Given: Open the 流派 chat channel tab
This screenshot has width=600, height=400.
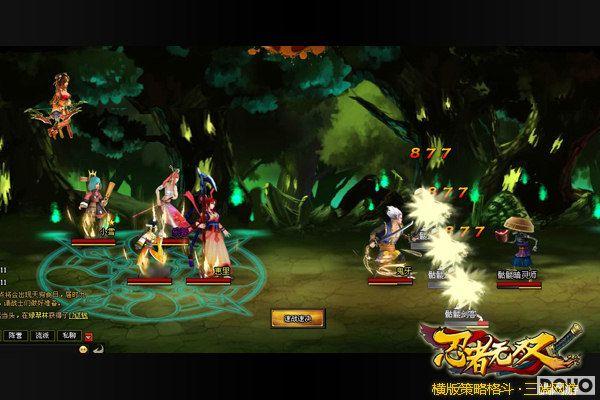Looking at the screenshot, I should [42, 334].
